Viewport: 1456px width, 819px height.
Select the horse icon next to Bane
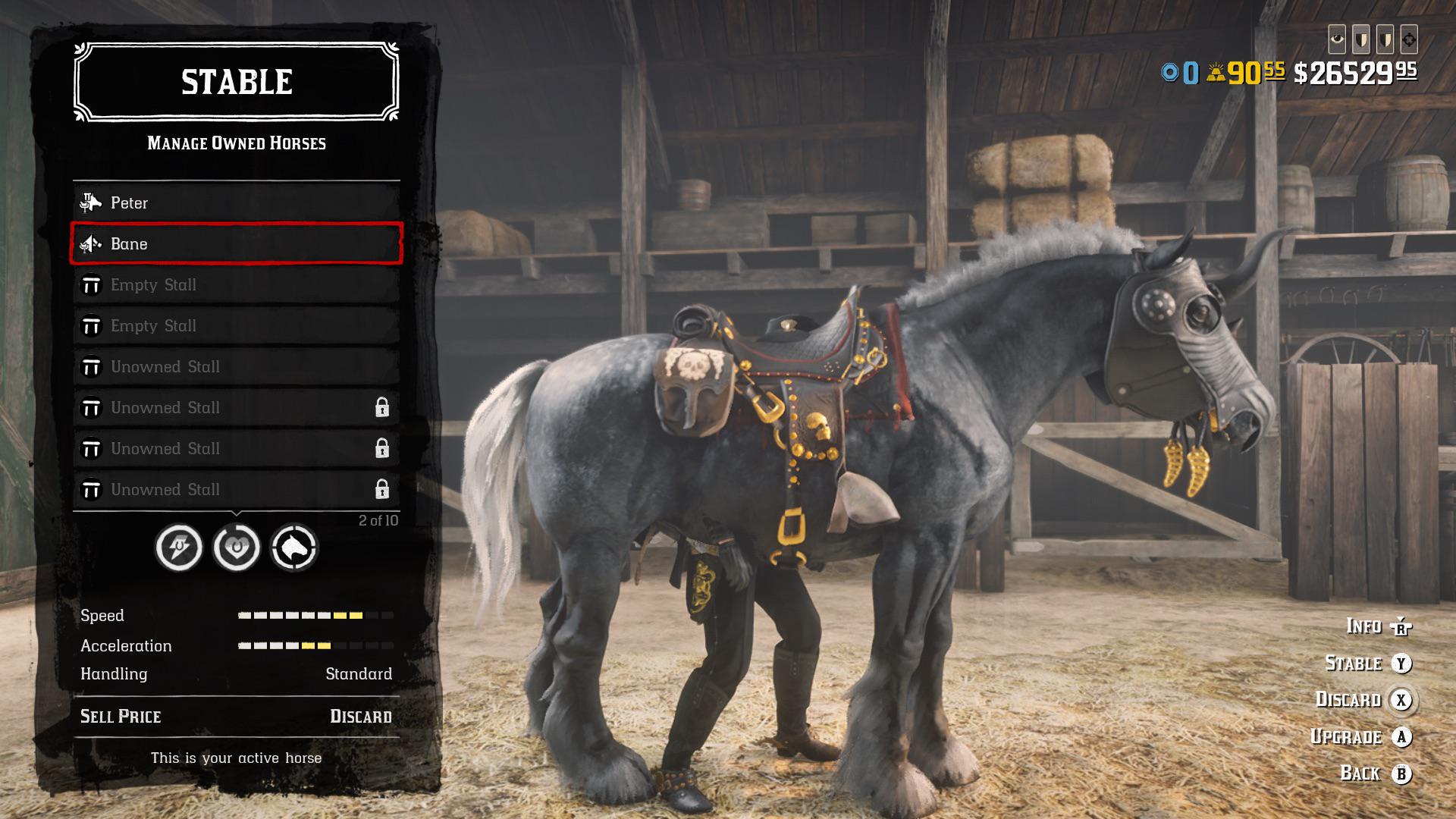[91, 244]
